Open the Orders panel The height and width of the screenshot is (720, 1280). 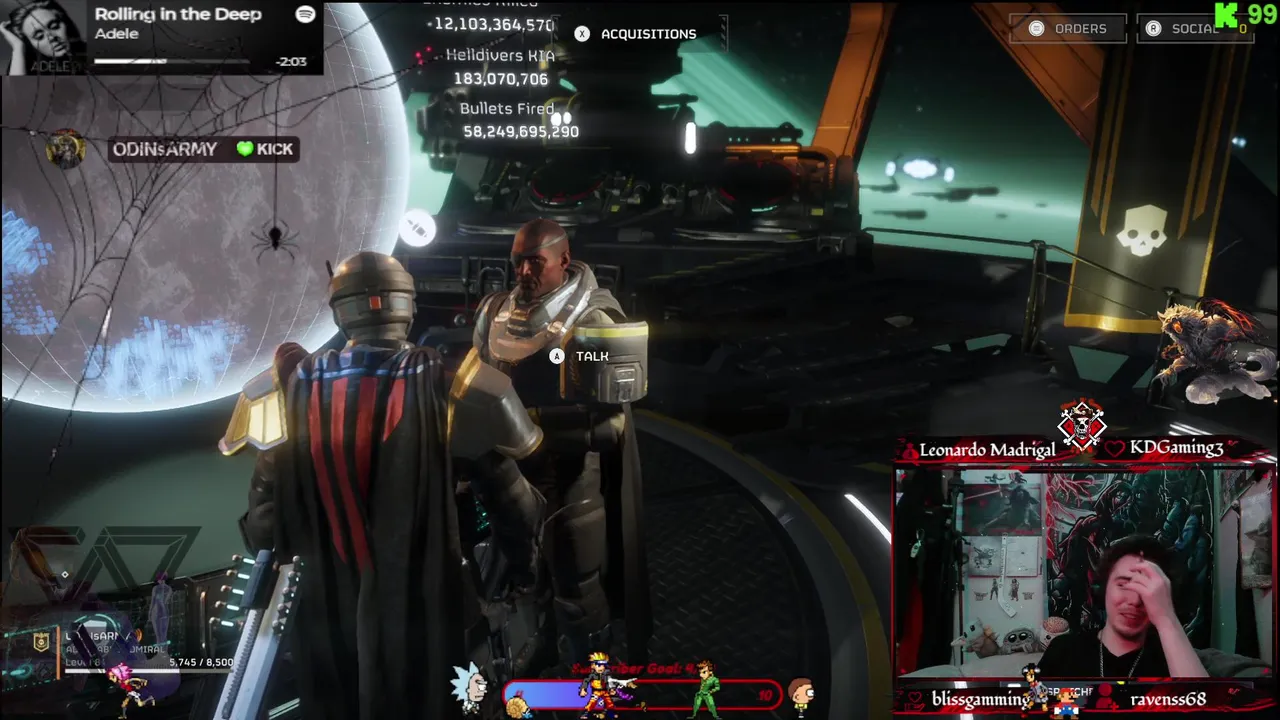[1067, 29]
